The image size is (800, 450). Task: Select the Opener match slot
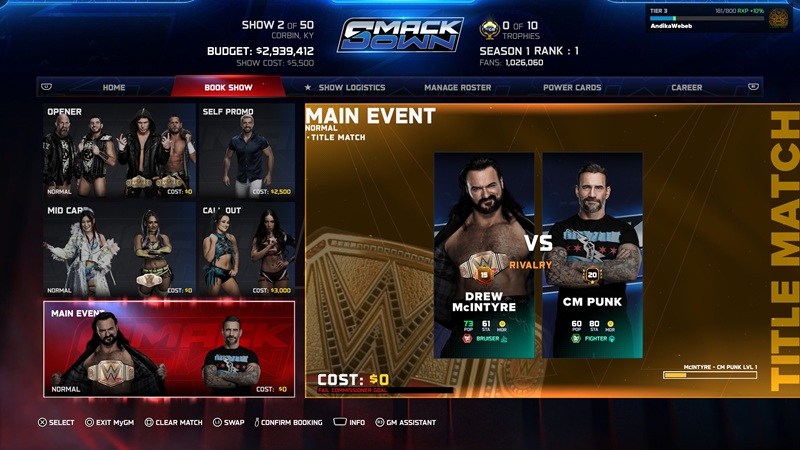(x=119, y=150)
